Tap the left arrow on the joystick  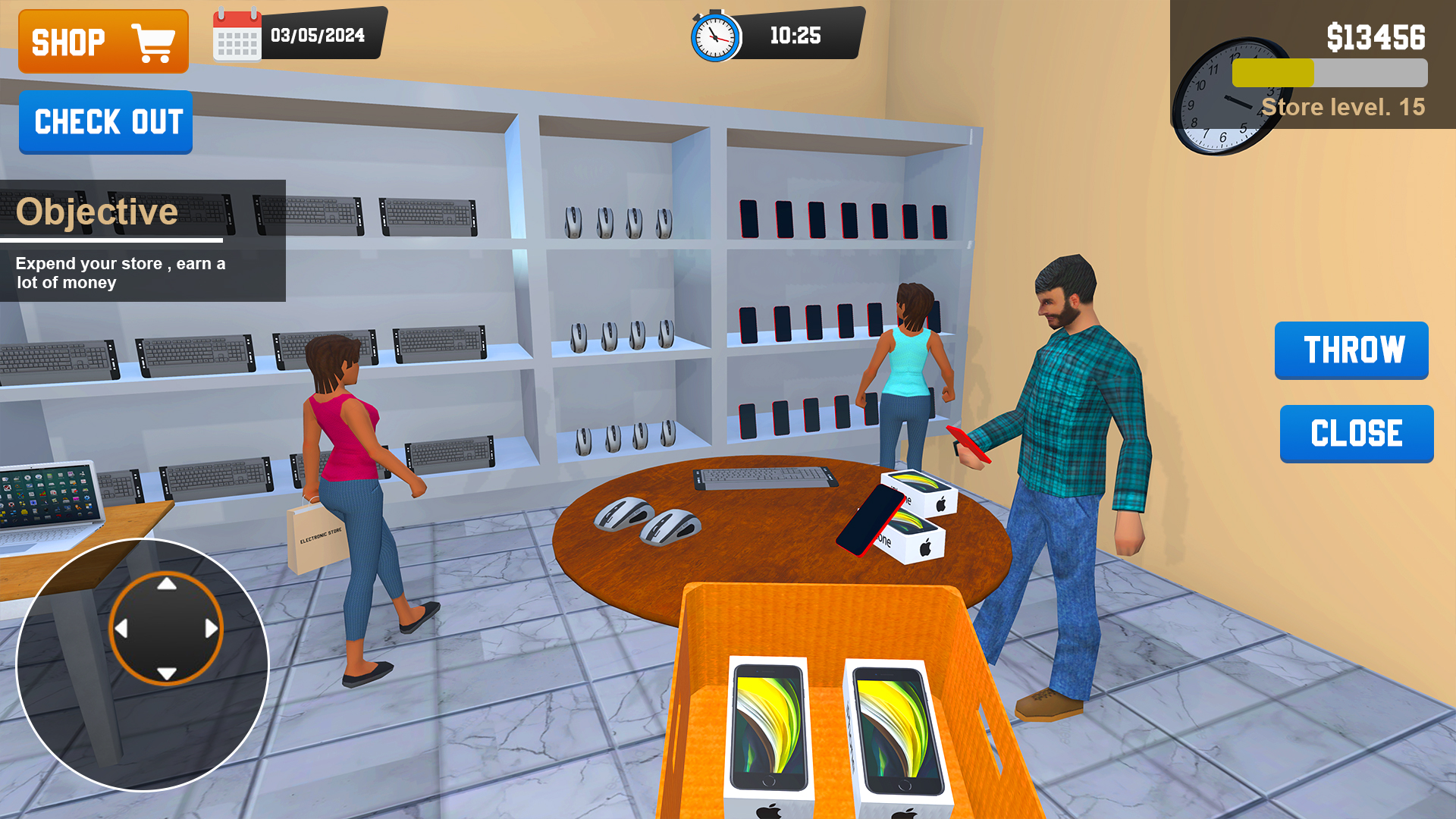[121, 628]
